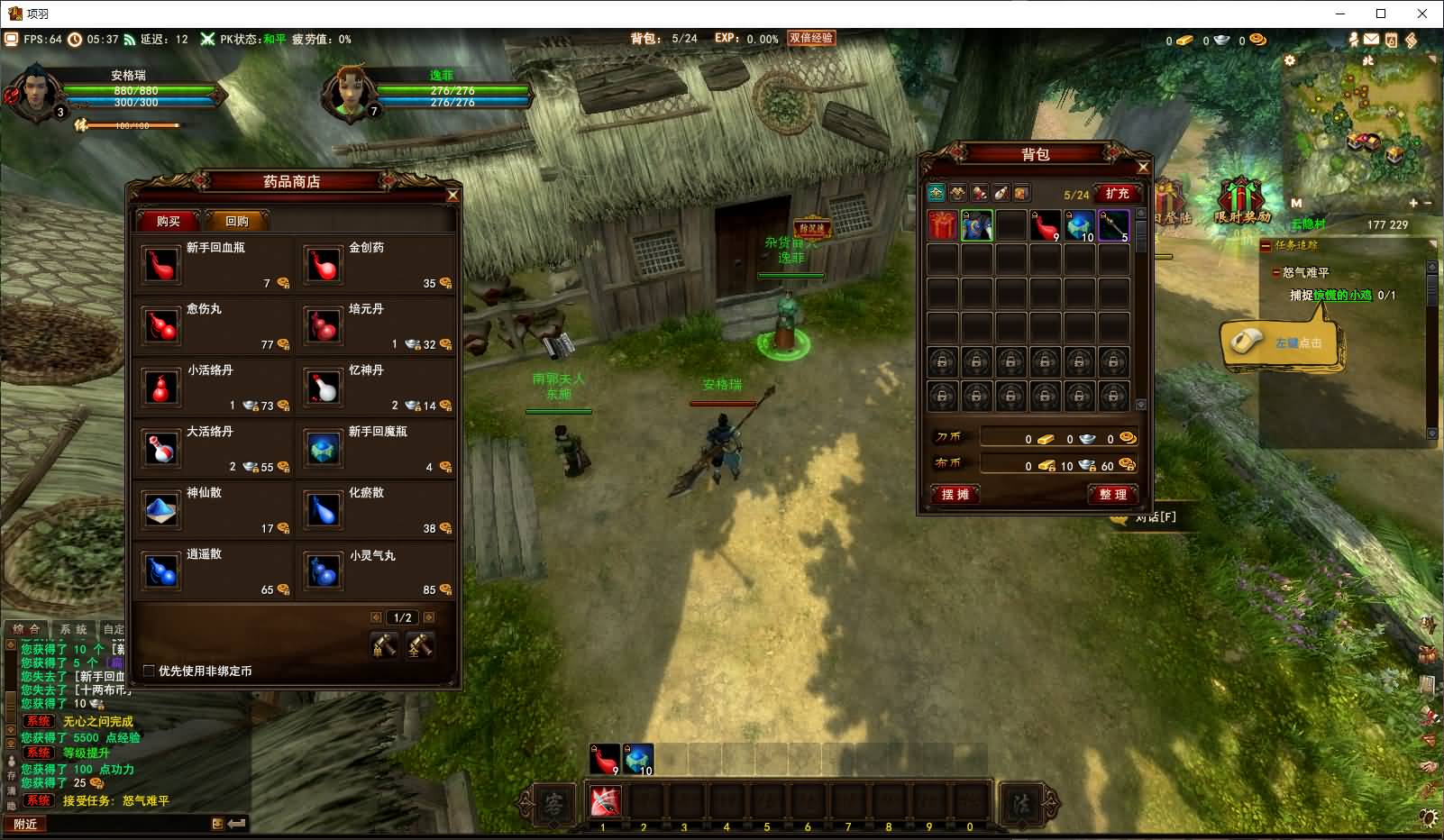Select the 小灵气丸 shop item

[x=324, y=571]
